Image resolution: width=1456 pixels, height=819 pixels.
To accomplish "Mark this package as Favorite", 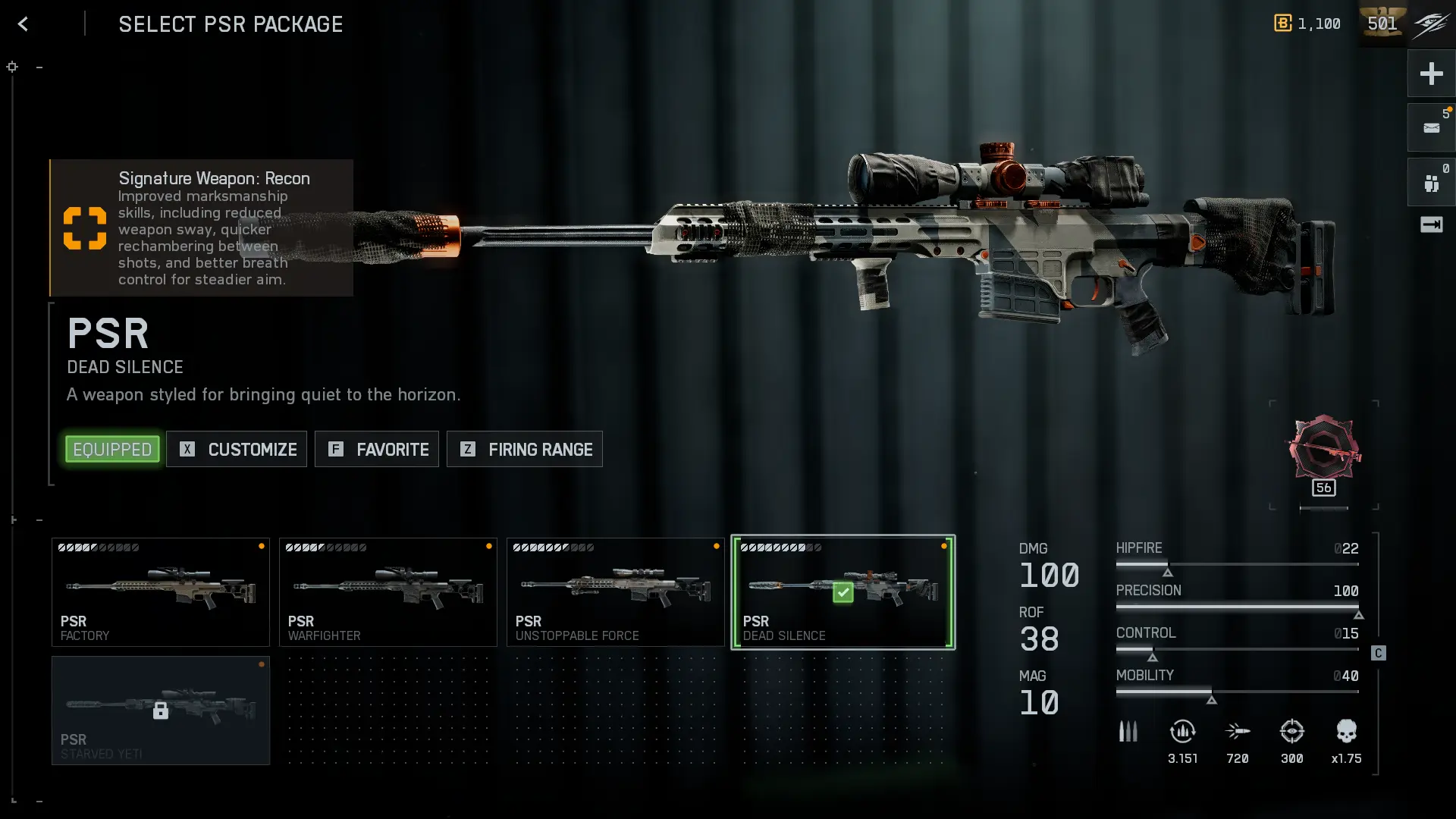I will [x=377, y=449].
